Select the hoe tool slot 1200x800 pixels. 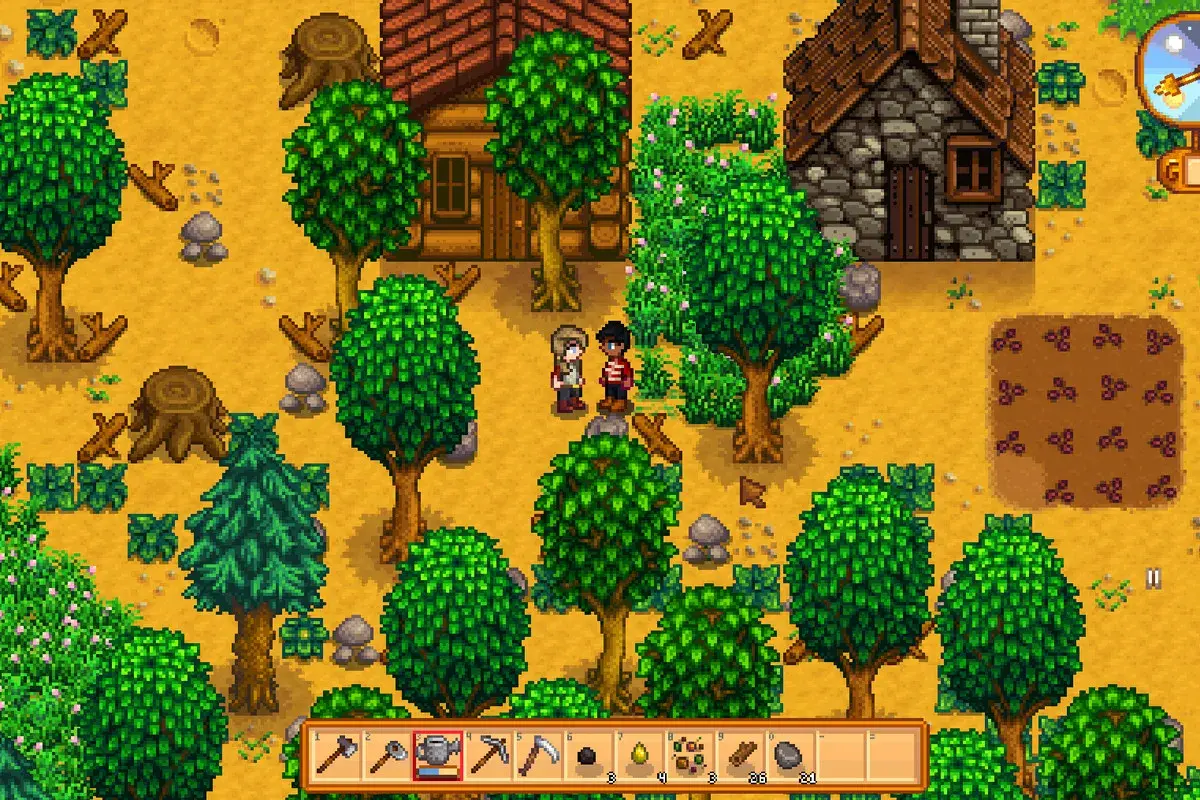[385, 754]
